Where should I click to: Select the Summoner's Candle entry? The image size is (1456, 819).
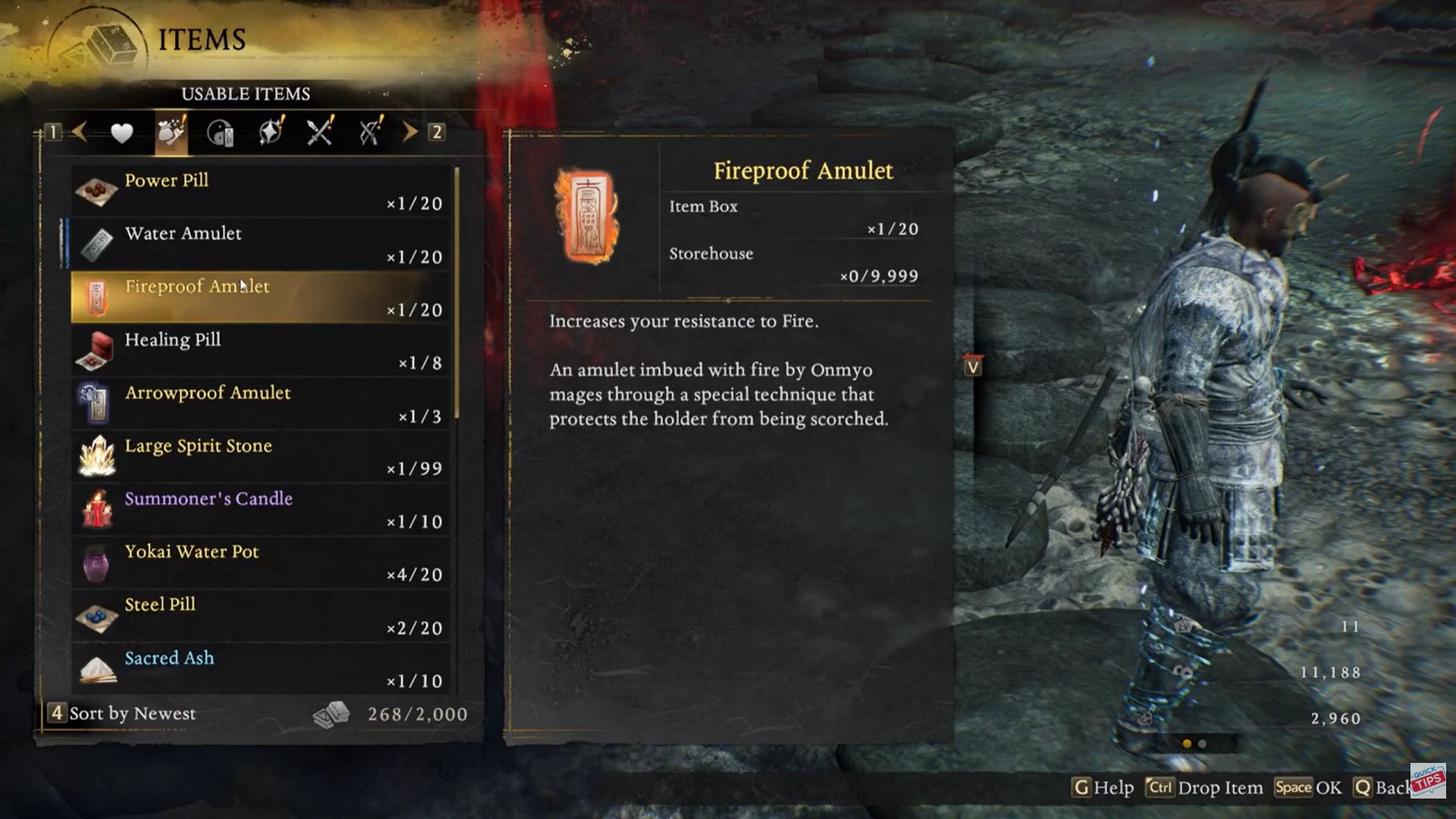[x=258, y=508]
